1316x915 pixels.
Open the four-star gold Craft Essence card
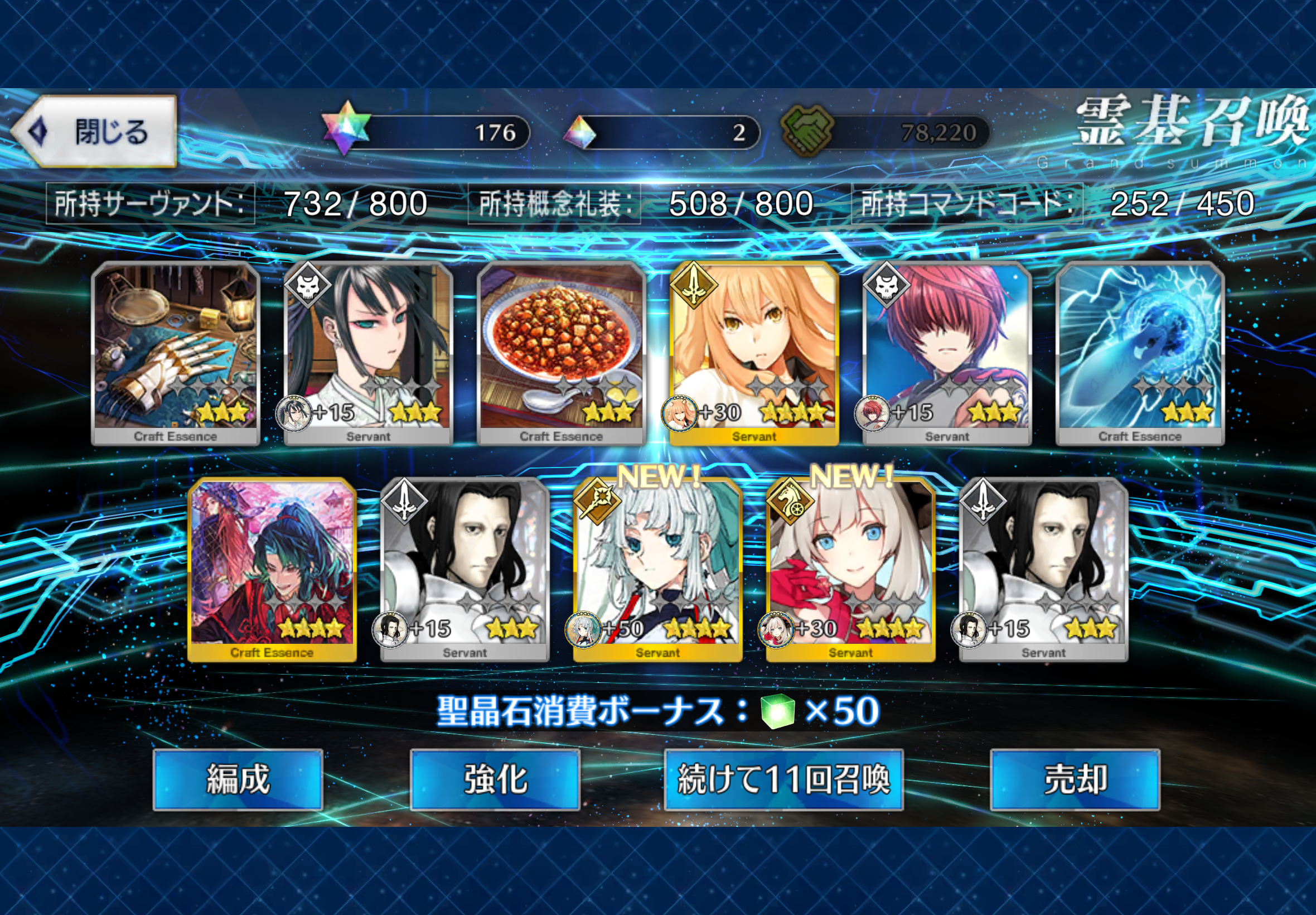click(x=272, y=569)
